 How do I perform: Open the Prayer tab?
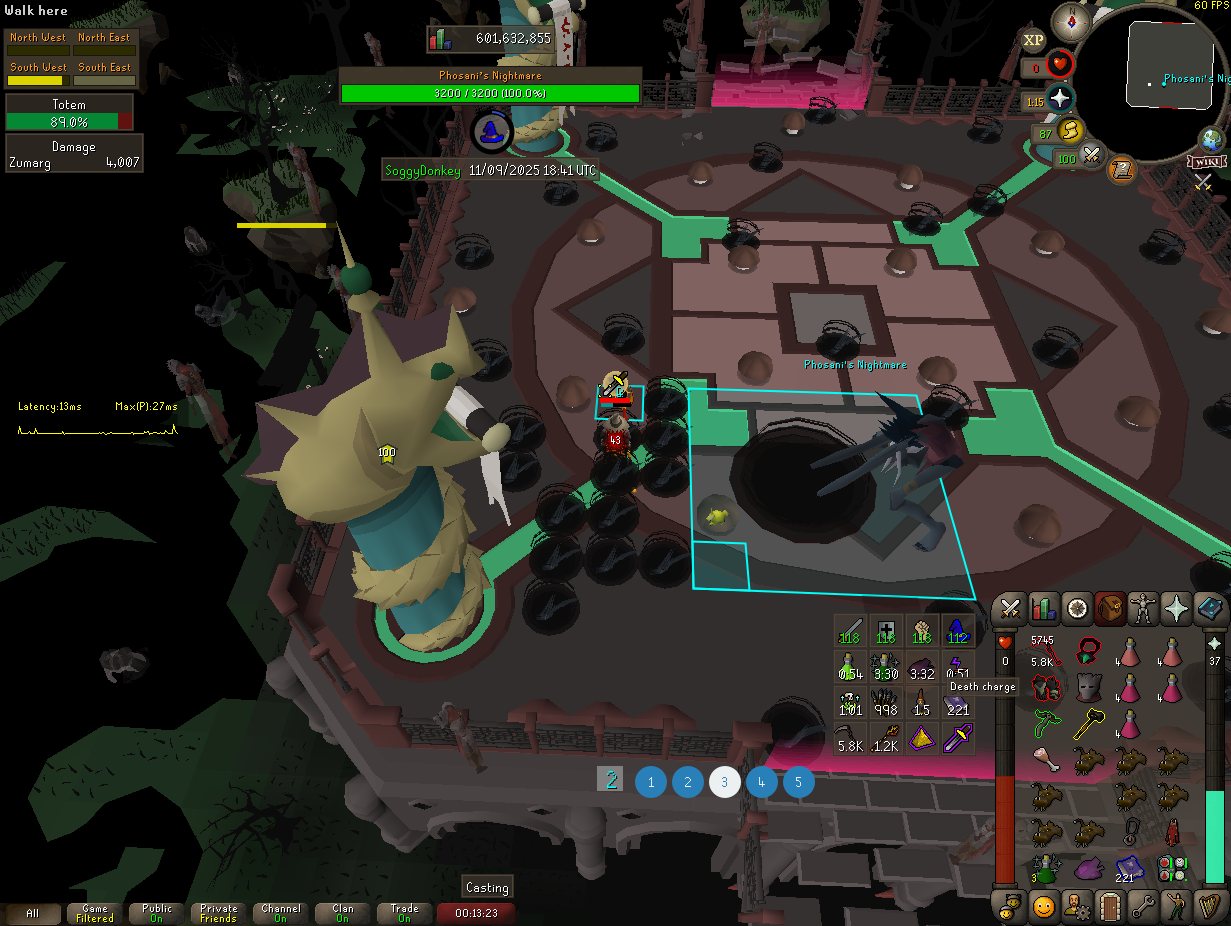1177,608
